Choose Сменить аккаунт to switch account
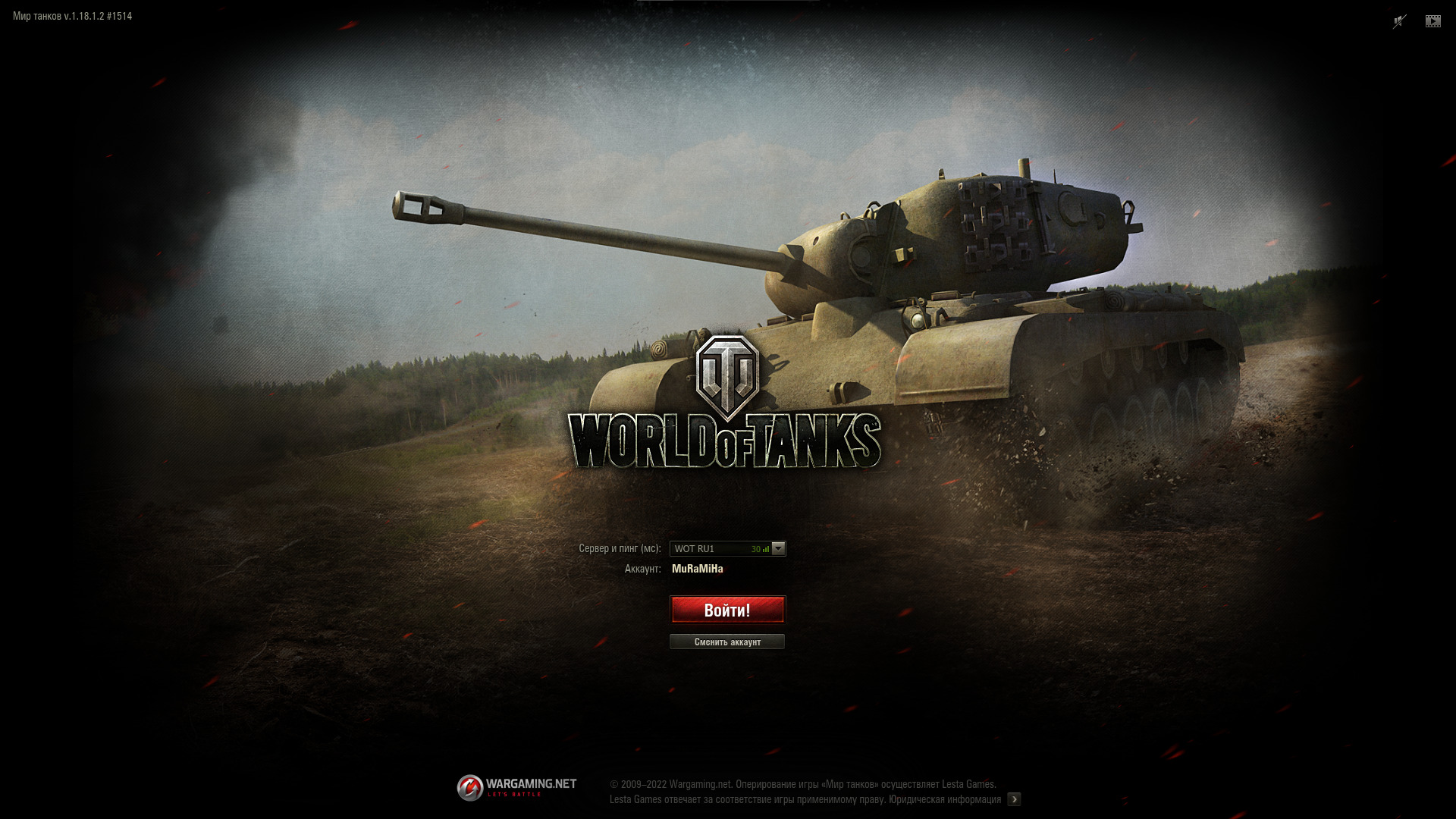 (x=727, y=642)
